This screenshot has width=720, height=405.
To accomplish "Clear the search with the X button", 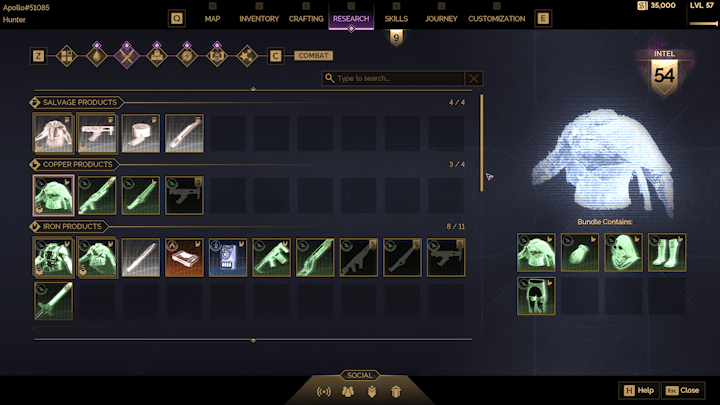I will (474, 78).
